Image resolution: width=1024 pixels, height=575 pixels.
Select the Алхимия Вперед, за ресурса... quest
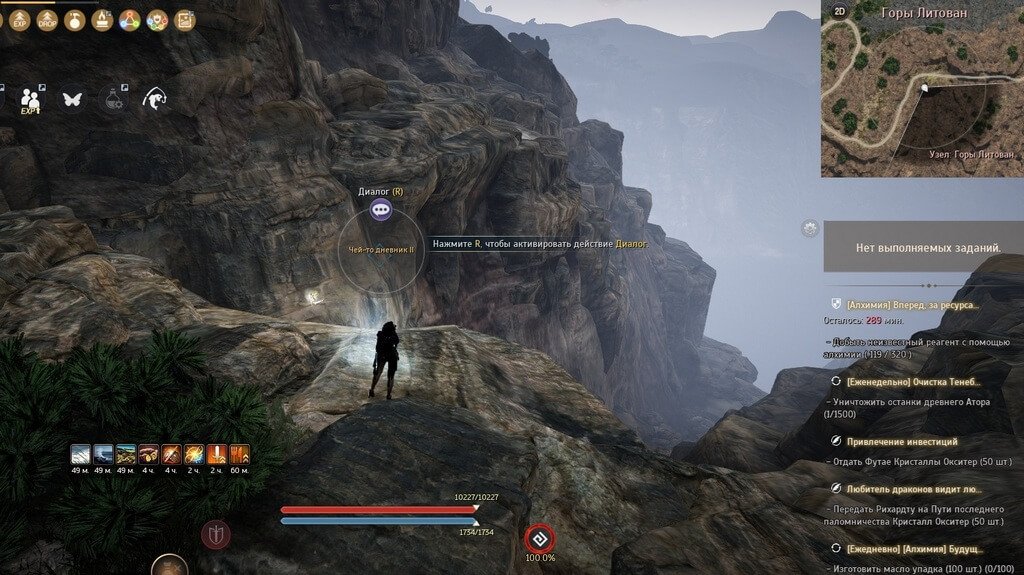(912, 304)
